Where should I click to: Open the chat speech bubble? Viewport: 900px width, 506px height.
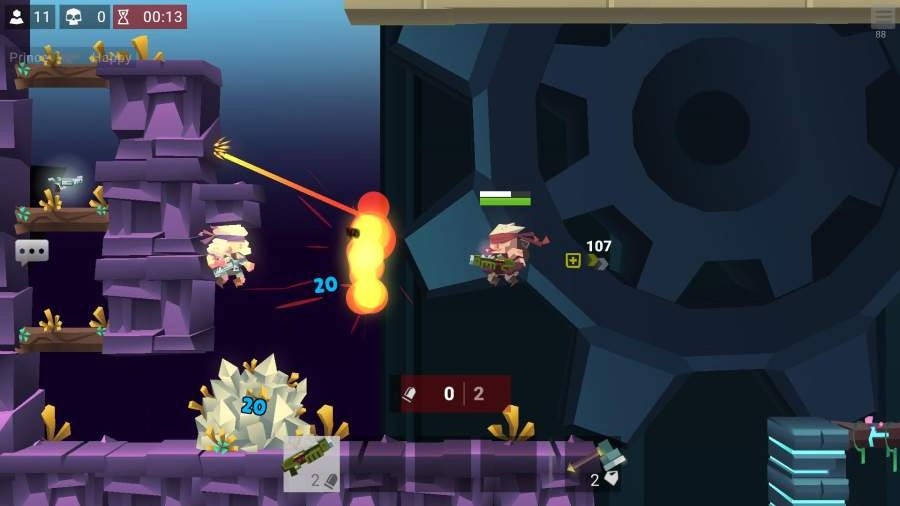coord(31,251)
